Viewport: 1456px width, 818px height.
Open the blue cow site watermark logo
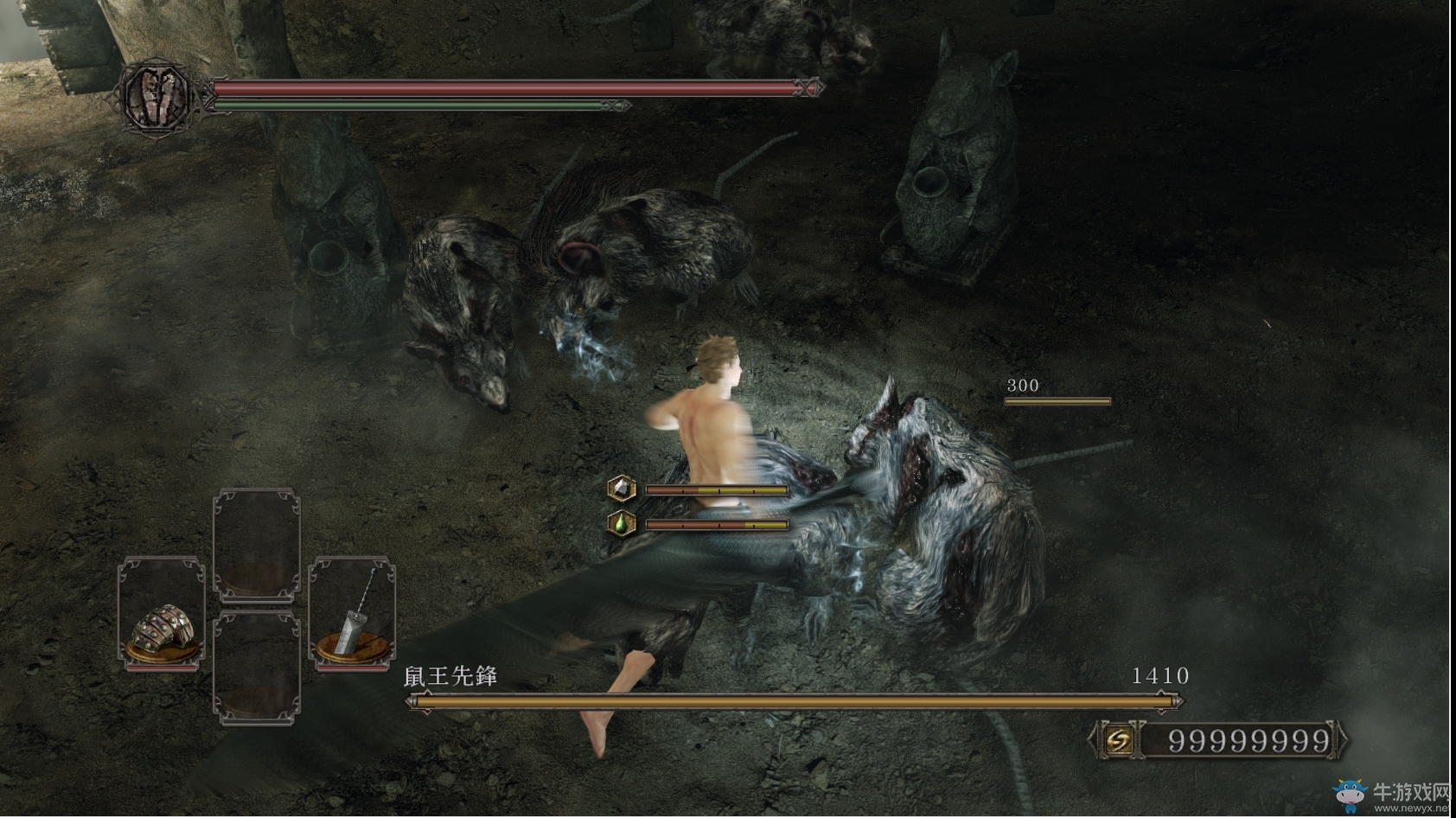pyautogui.click(x=1350, y=795)
